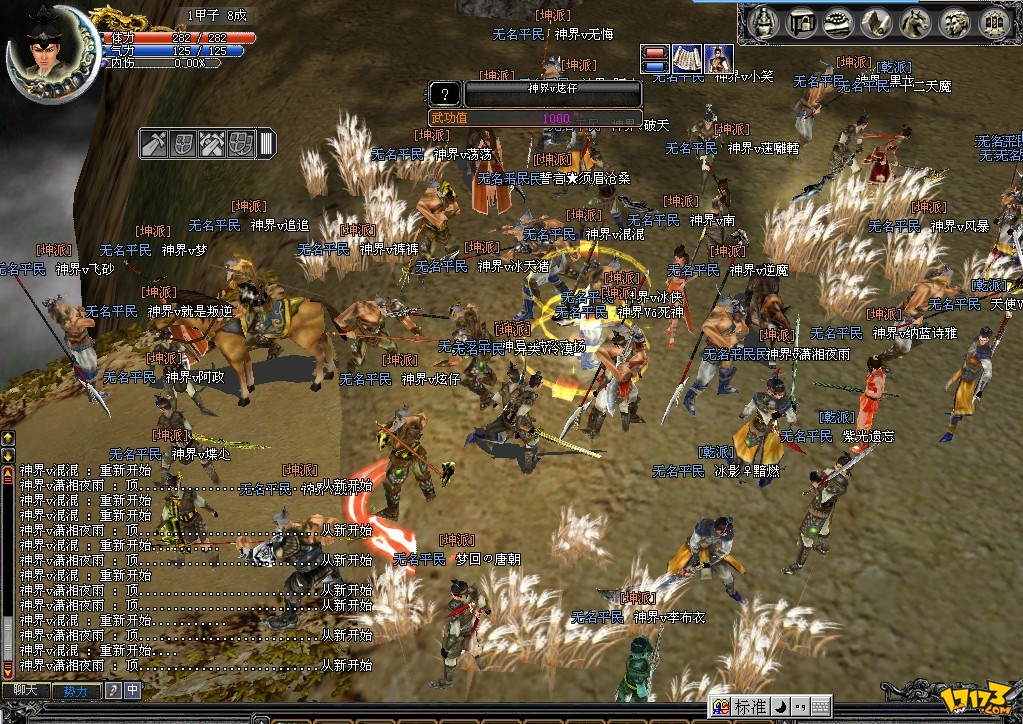Click the prayer beads menu icon
Viewport: 1023px width, 724px height.
pos(840,21)
